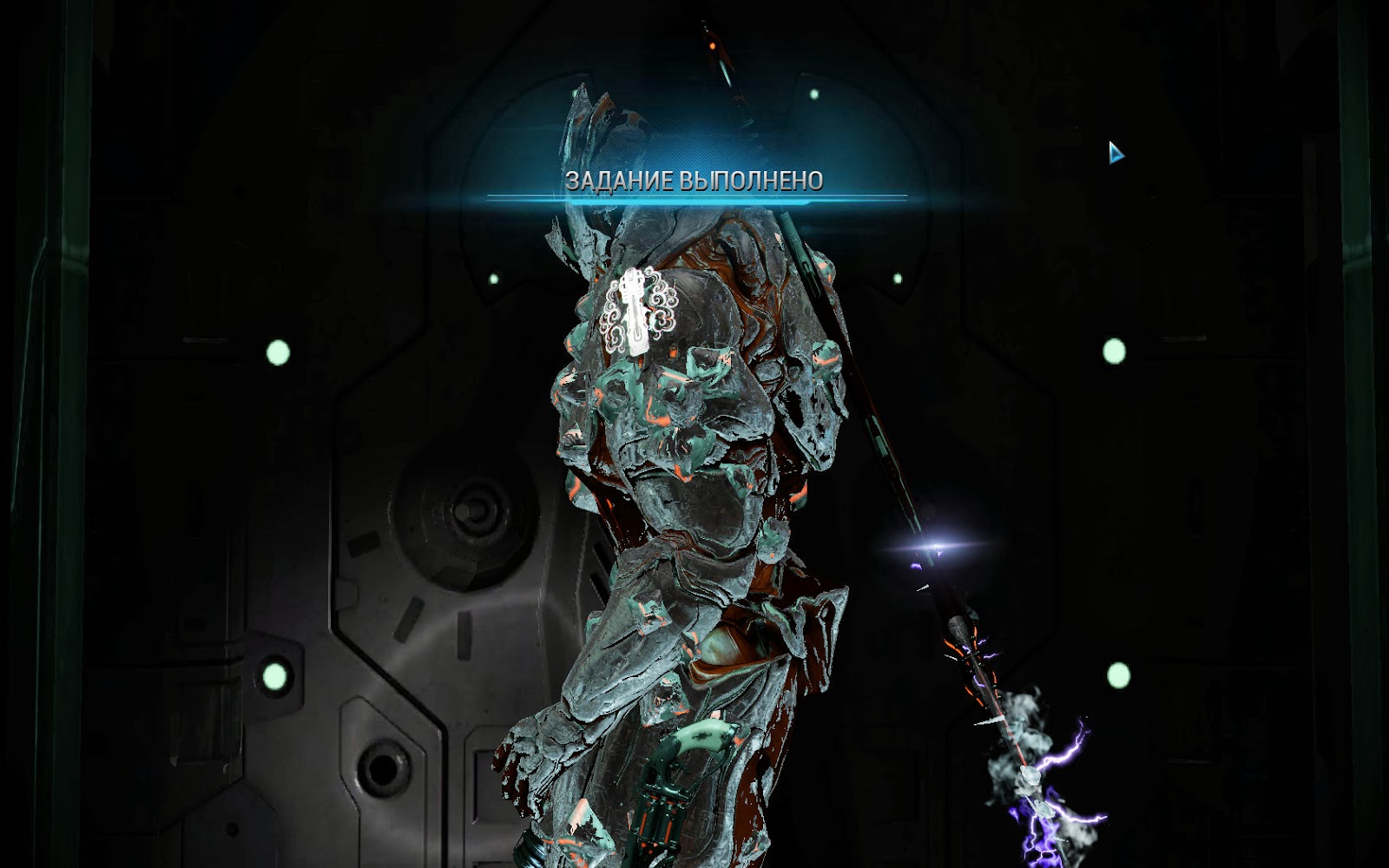The height and width of the screenshot is (868, 1389).
Task: Select the dark round port at the bottom-left wall
Action: click(382, 768)
